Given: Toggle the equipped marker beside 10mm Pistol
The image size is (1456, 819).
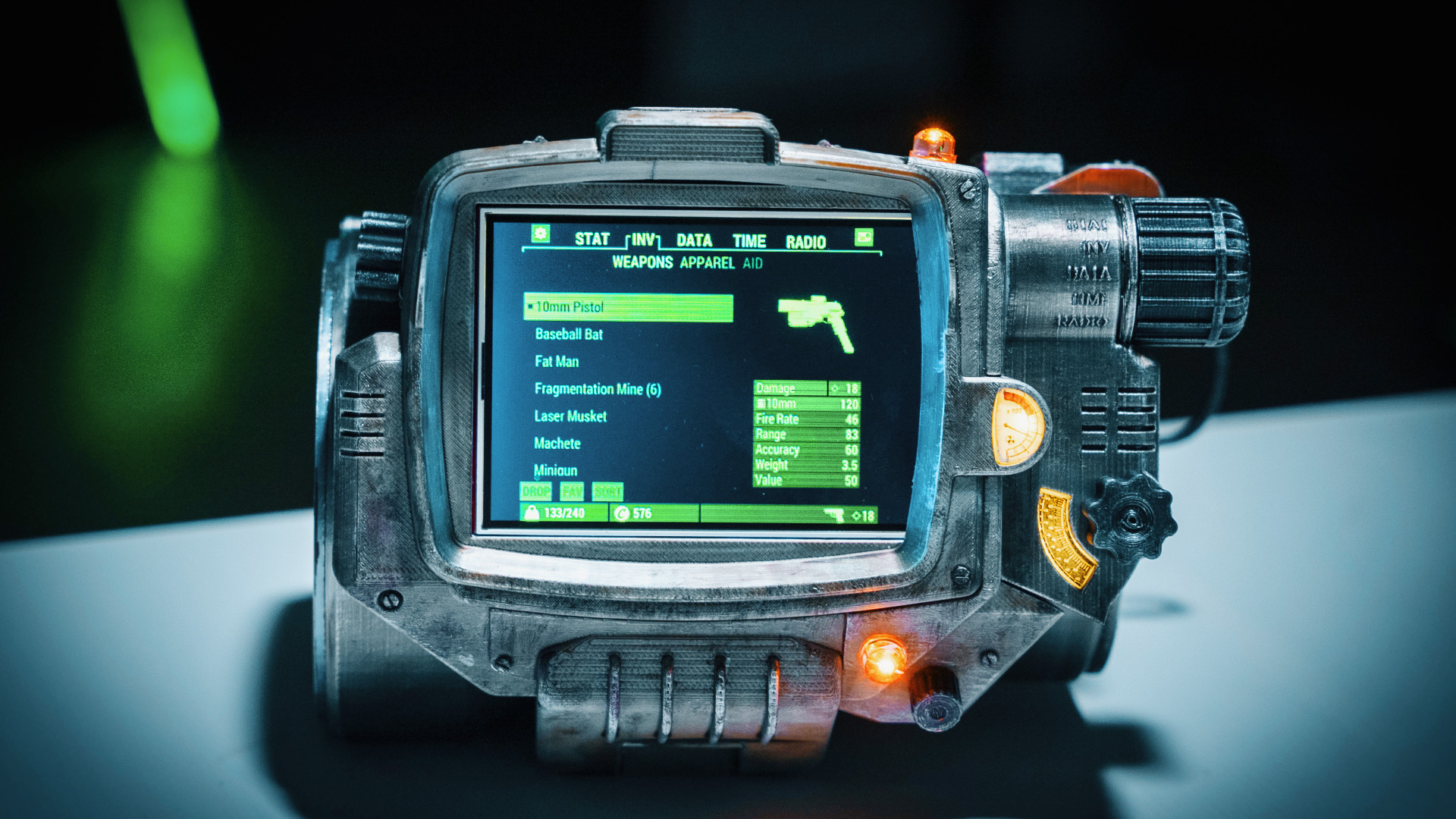Looking at the screenshot, I should pyautogui.click(x=530, y=306).
